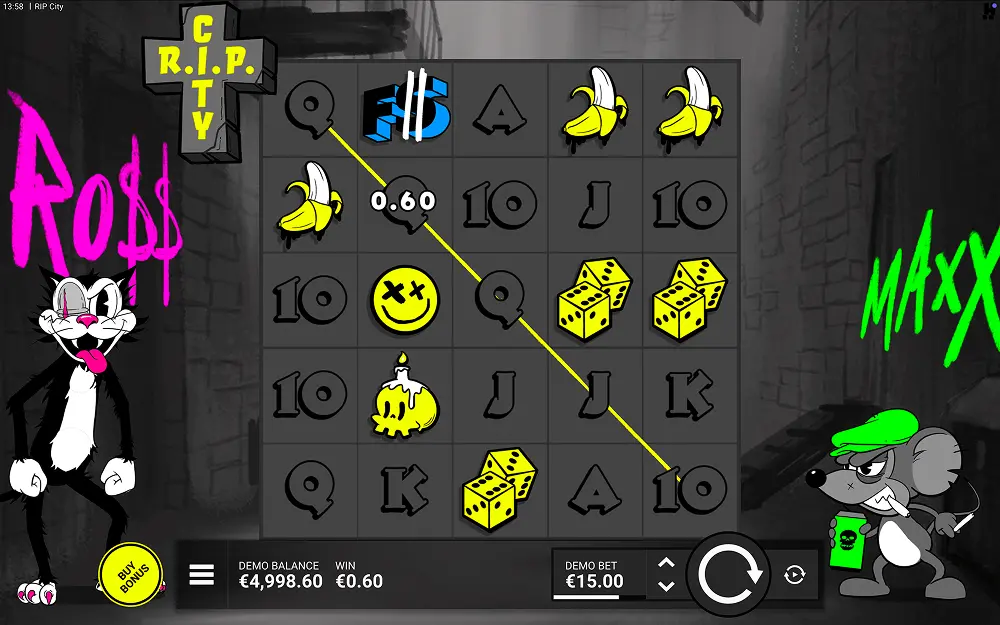This screenshot has height=625, width=1000.
Task: Spin the reels with the circular arrow button
Action: coord(731,574)
